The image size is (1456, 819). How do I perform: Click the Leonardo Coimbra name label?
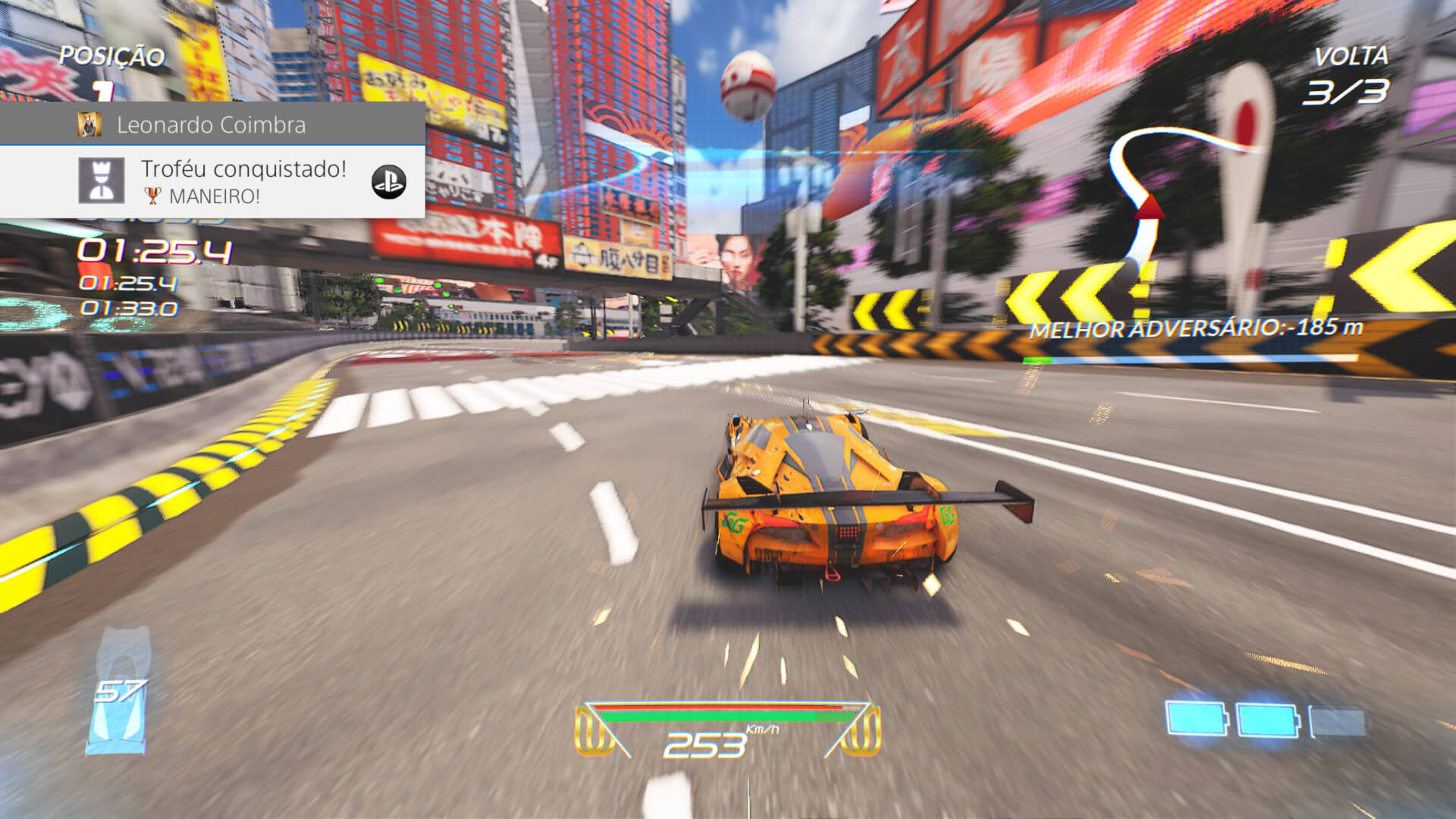tap(212, 124)
